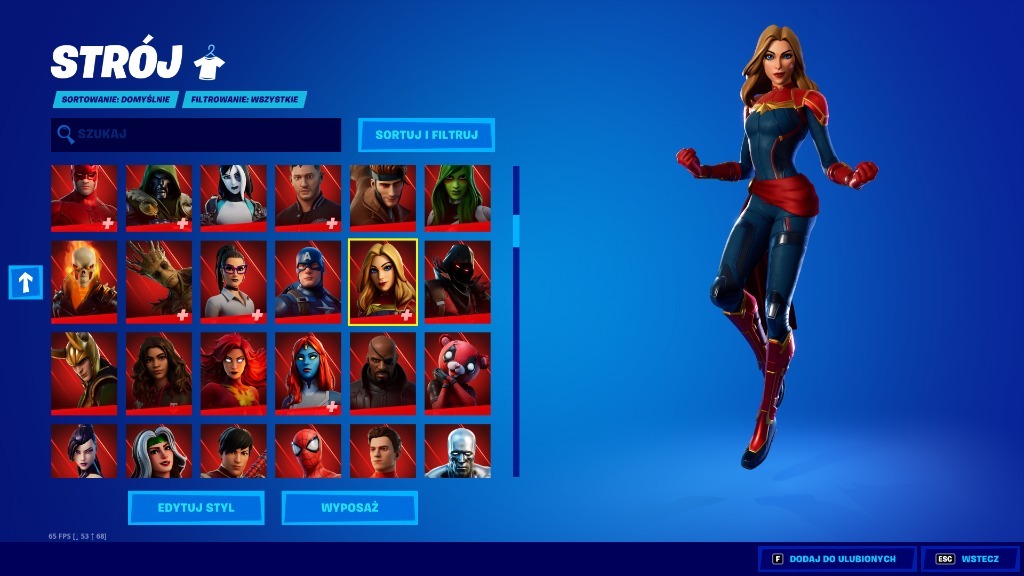Select the Loki horned helmet outfit
The height and width of the screenshot is (576, 1024).
84,373
